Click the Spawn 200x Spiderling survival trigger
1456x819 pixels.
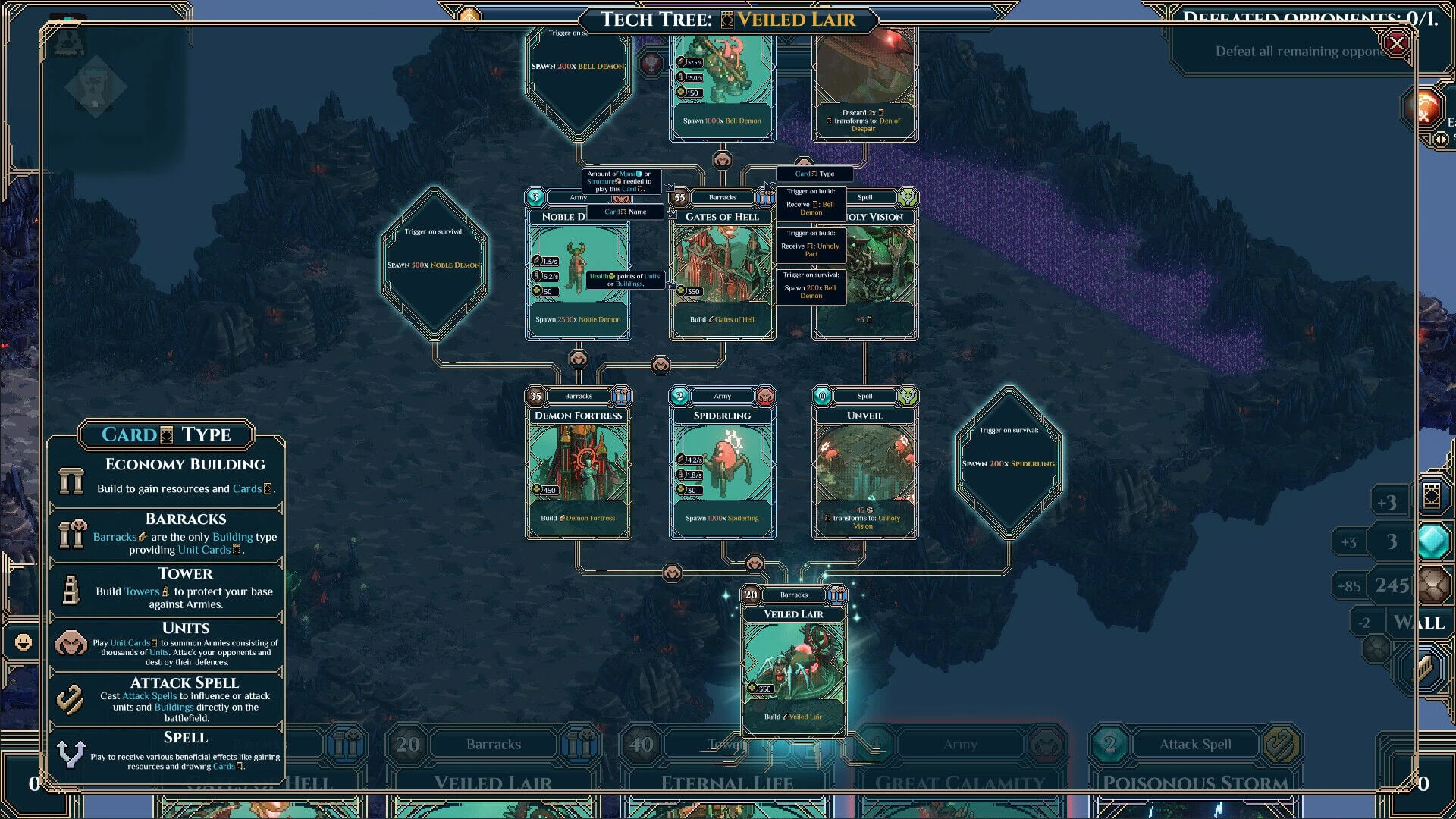click(x=1009, y=462)
